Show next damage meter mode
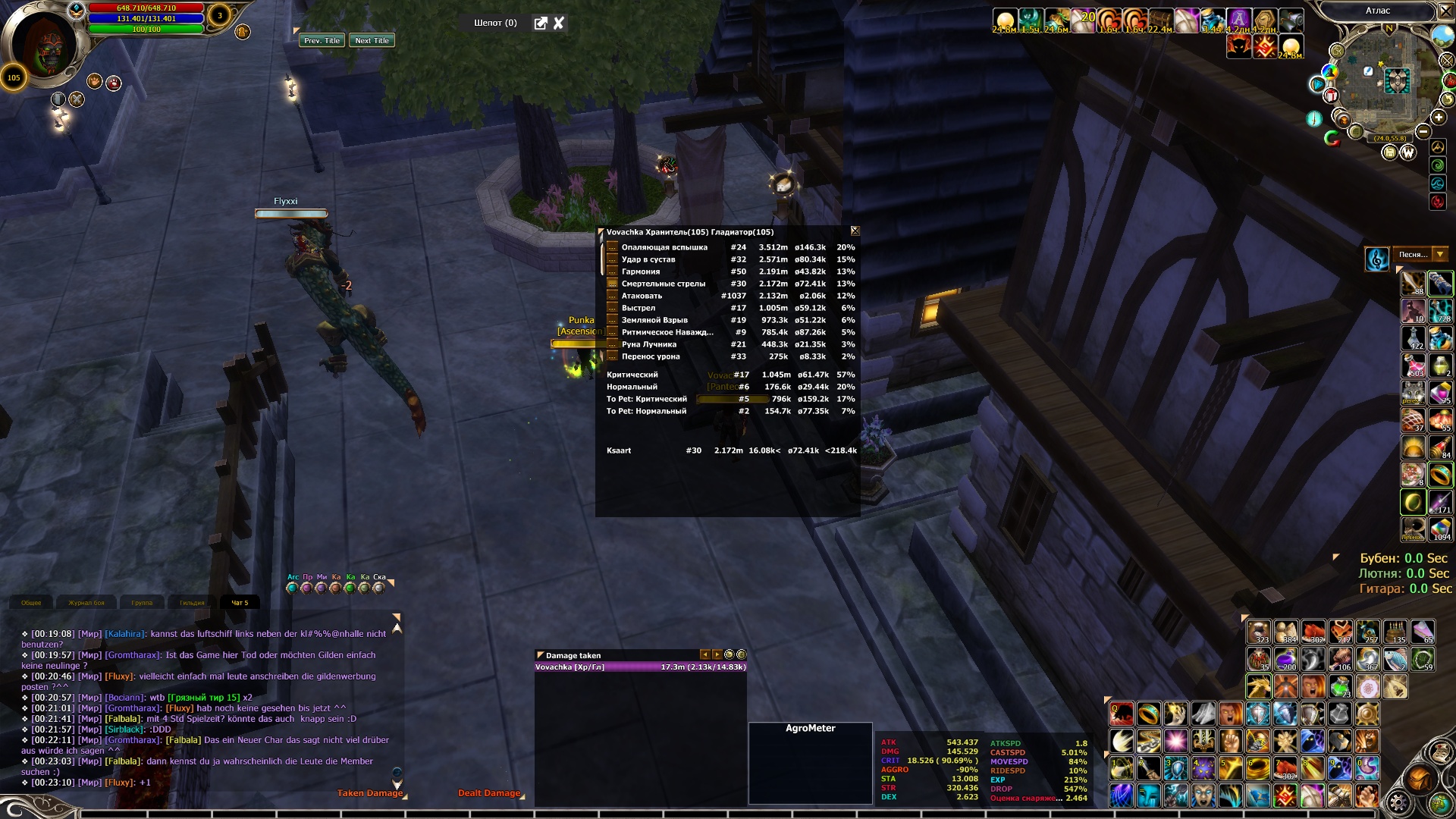Image resolution: width=1456 pixels, height=819 pixels. pyautogui.click(x=717, y=655)
